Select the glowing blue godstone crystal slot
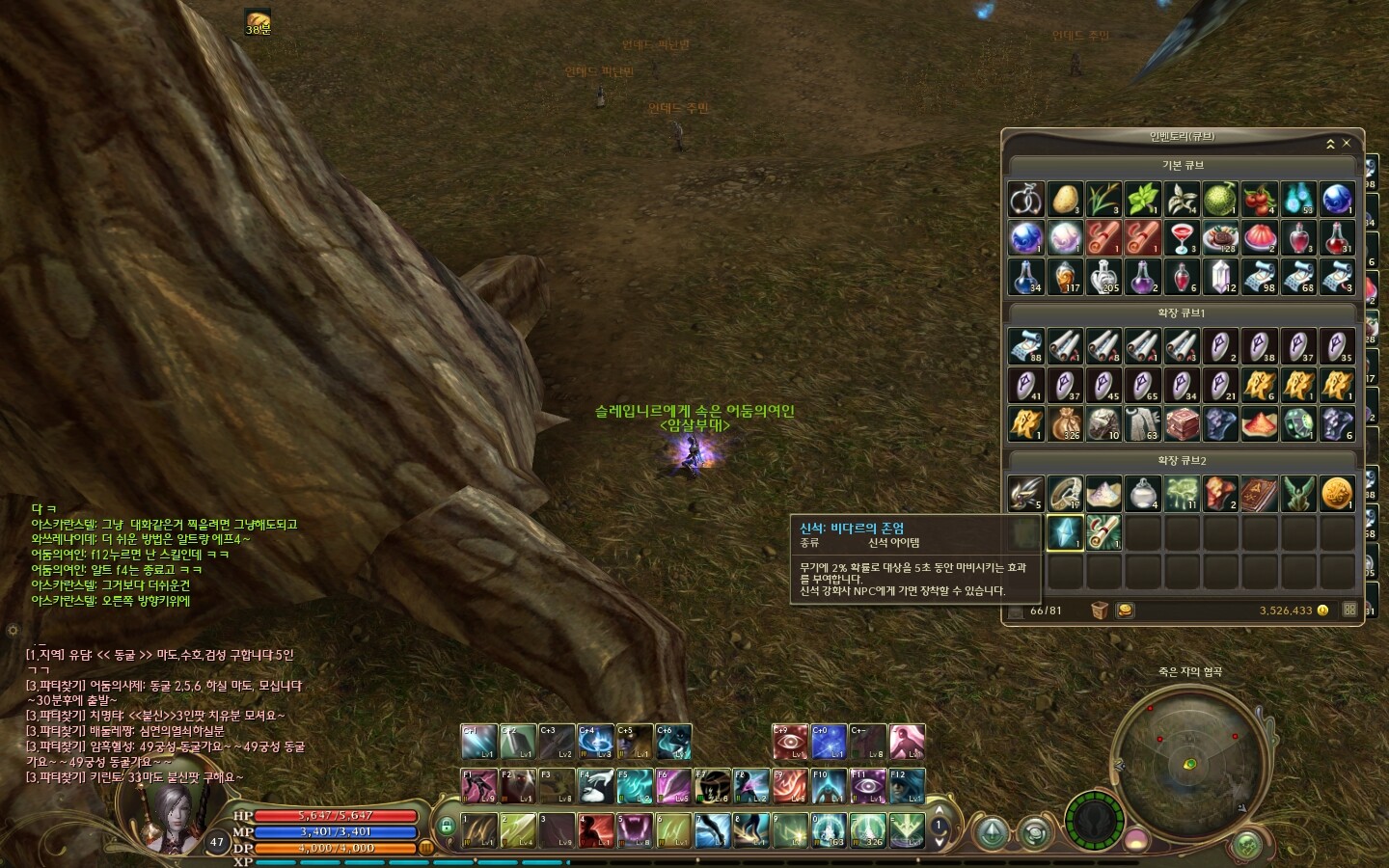Screen dimensions: 1389x868 [1065, 531]
